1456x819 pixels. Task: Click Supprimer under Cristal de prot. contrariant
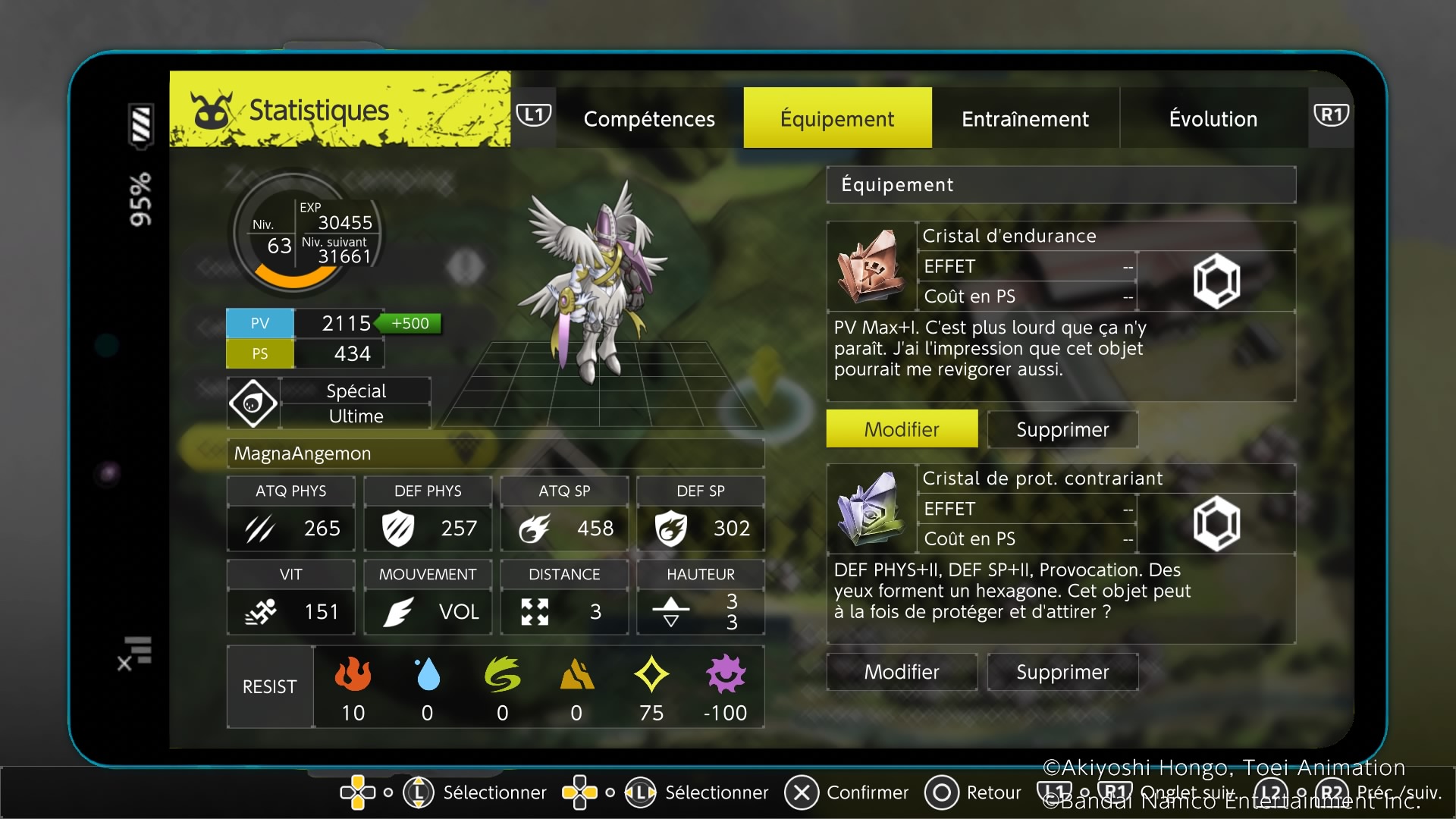pos(1062,672)
